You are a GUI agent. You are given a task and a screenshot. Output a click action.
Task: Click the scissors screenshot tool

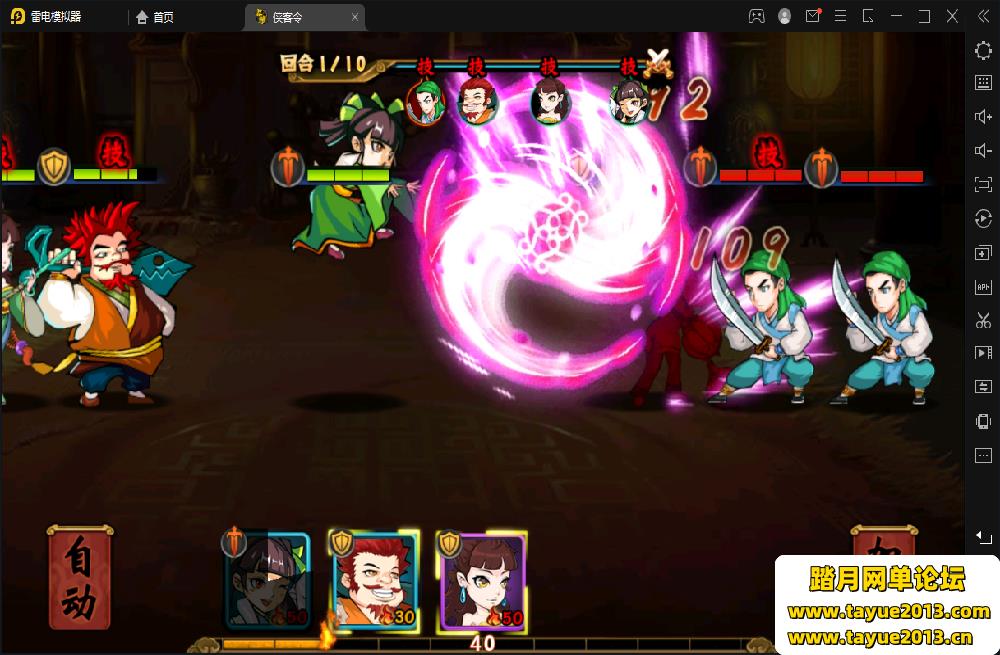point(983,321)
